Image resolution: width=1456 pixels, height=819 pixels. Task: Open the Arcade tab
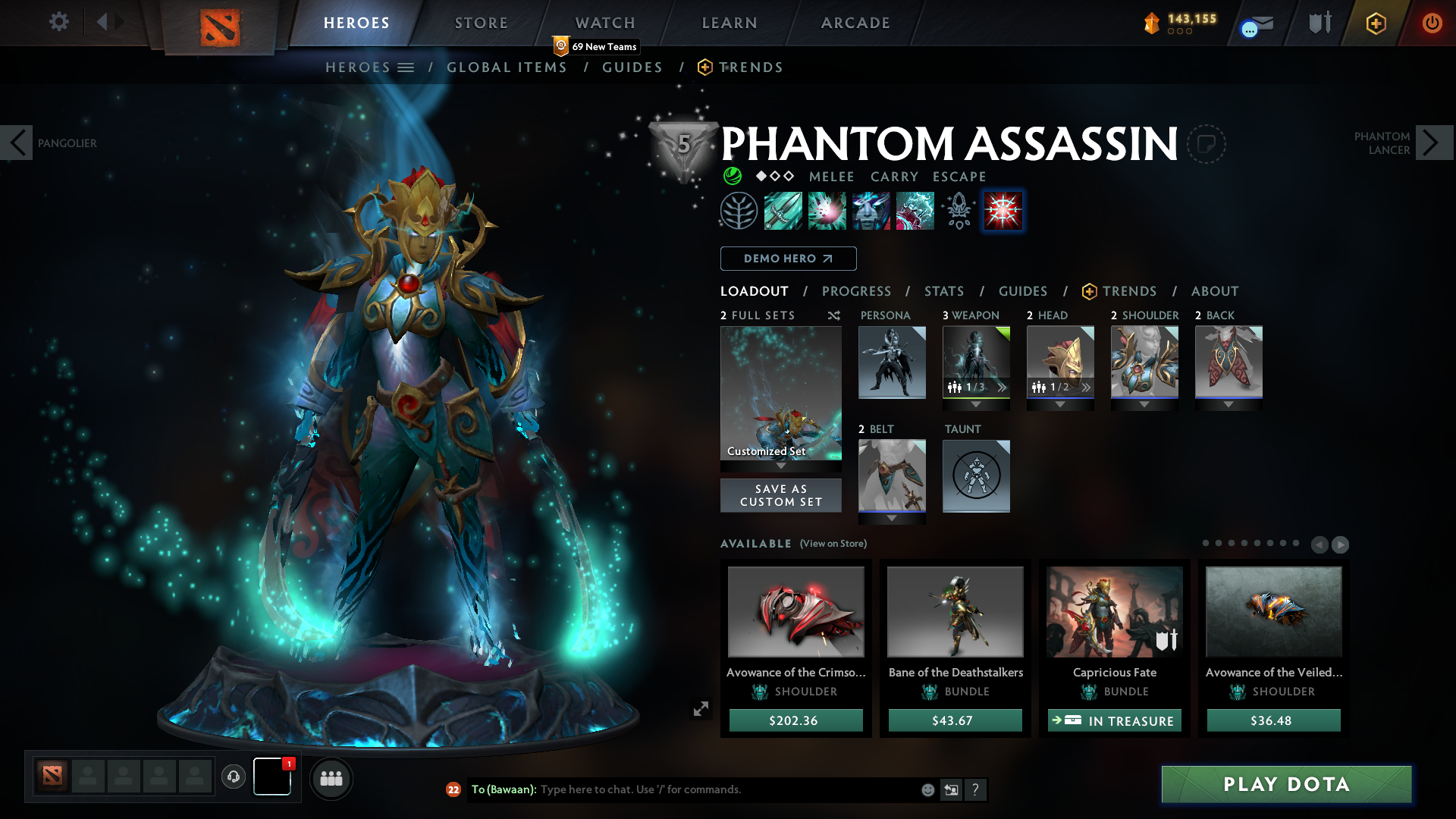855,23
